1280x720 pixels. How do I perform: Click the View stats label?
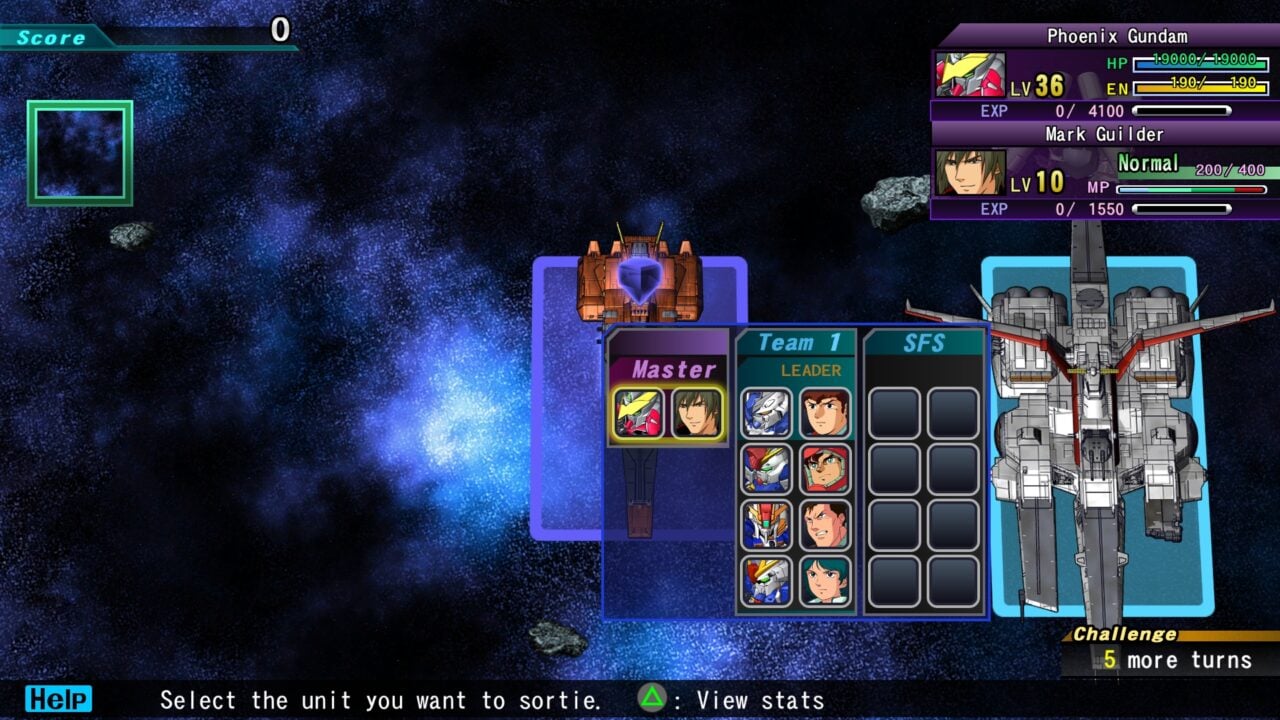[757, 699]
